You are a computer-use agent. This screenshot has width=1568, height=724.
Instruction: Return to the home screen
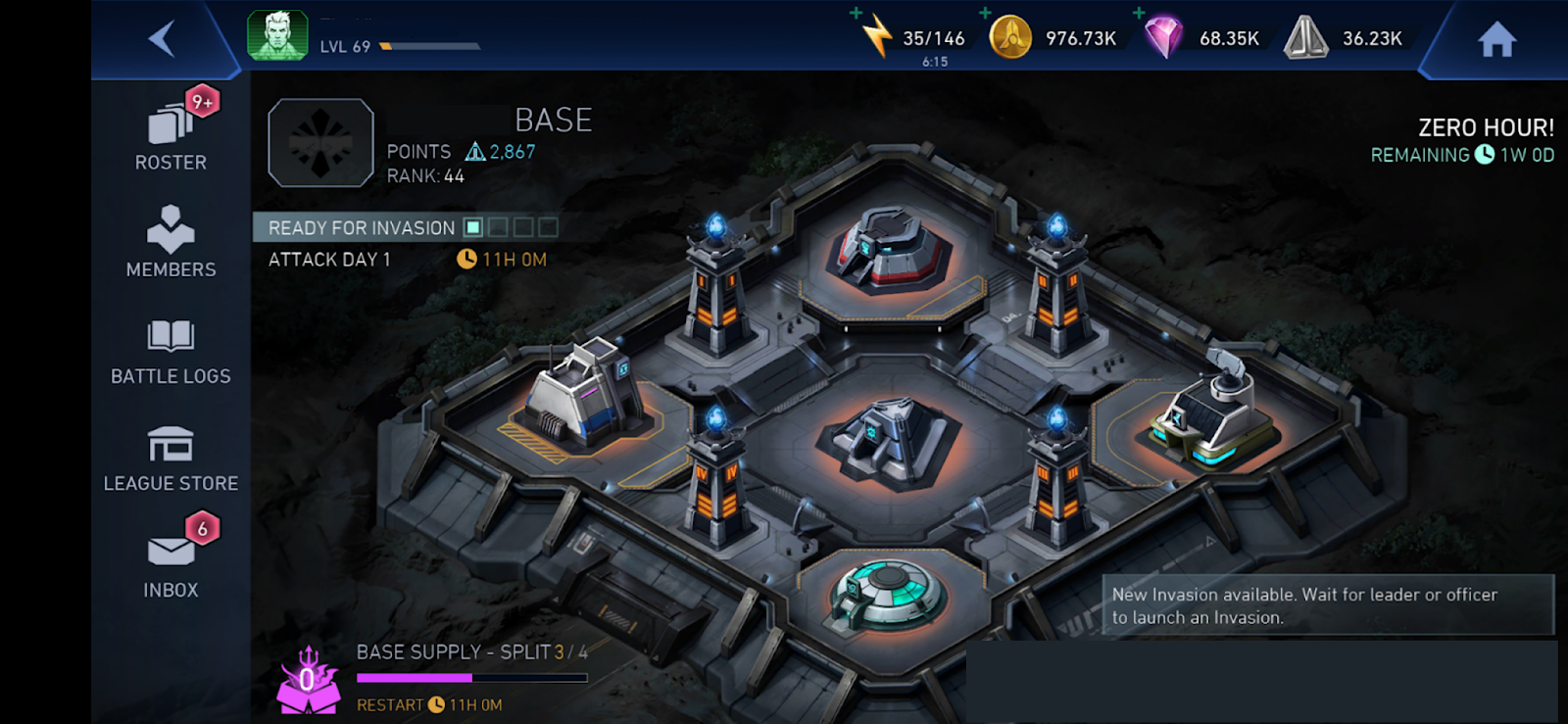[1496, 40]
